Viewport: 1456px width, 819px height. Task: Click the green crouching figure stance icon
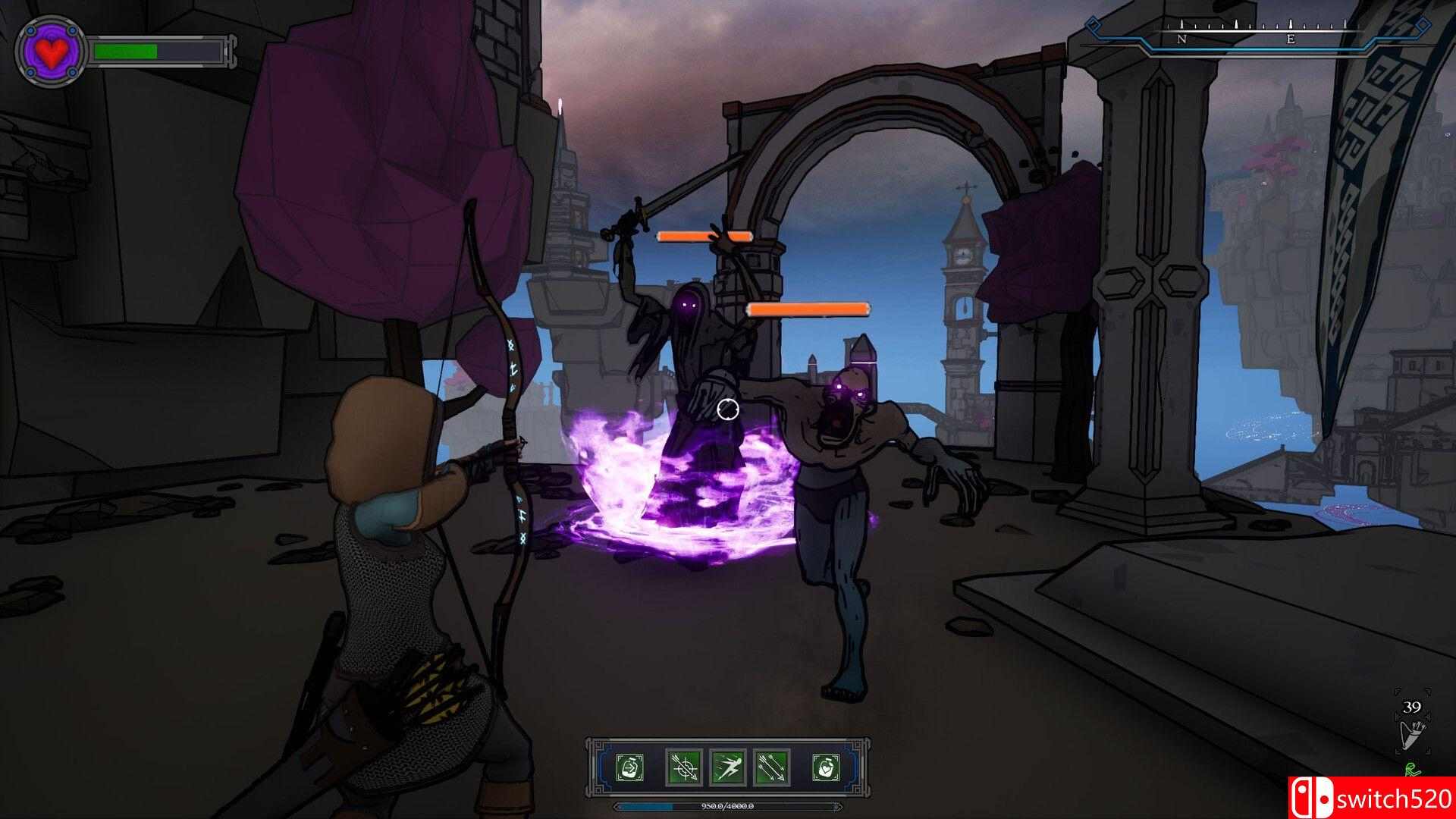coord(1411,770)
